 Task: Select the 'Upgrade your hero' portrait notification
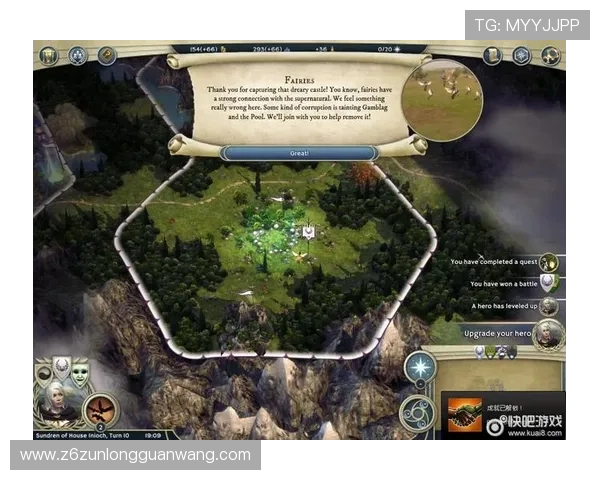pyautogui.click(x=547, y=334)
